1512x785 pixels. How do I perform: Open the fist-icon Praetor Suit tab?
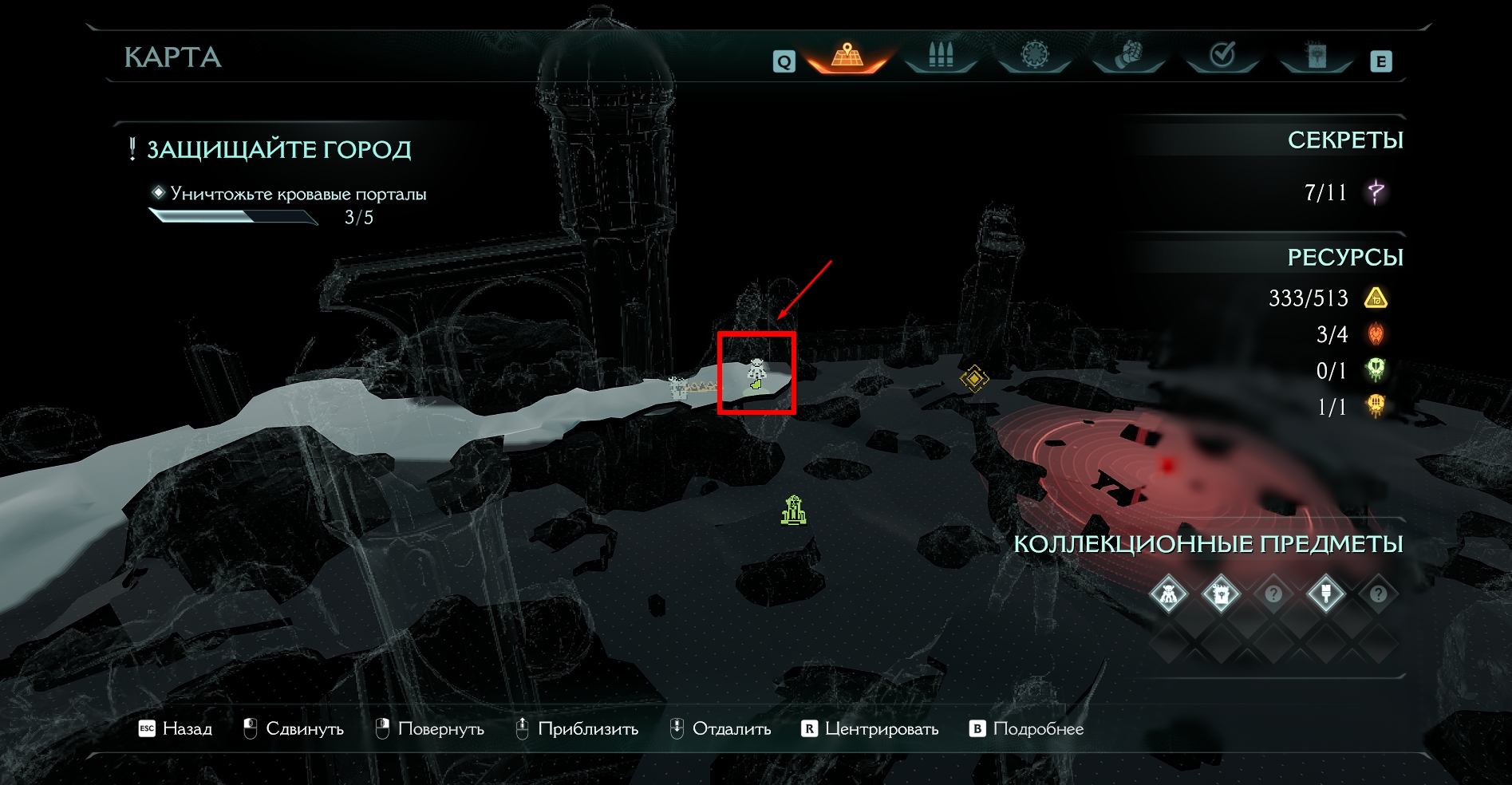tap(1128, 56)
